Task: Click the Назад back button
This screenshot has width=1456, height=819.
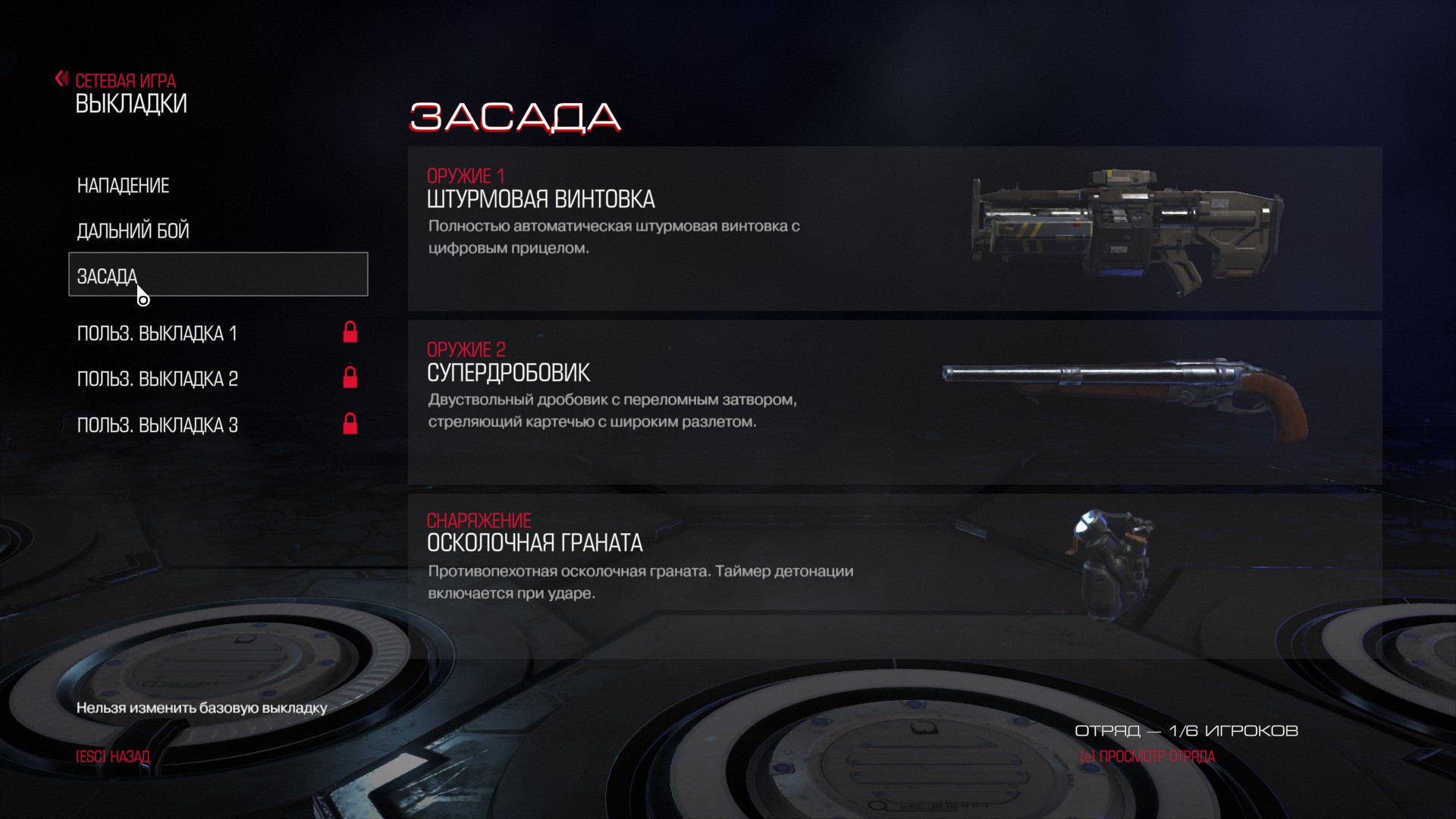Action: point(113,757)
